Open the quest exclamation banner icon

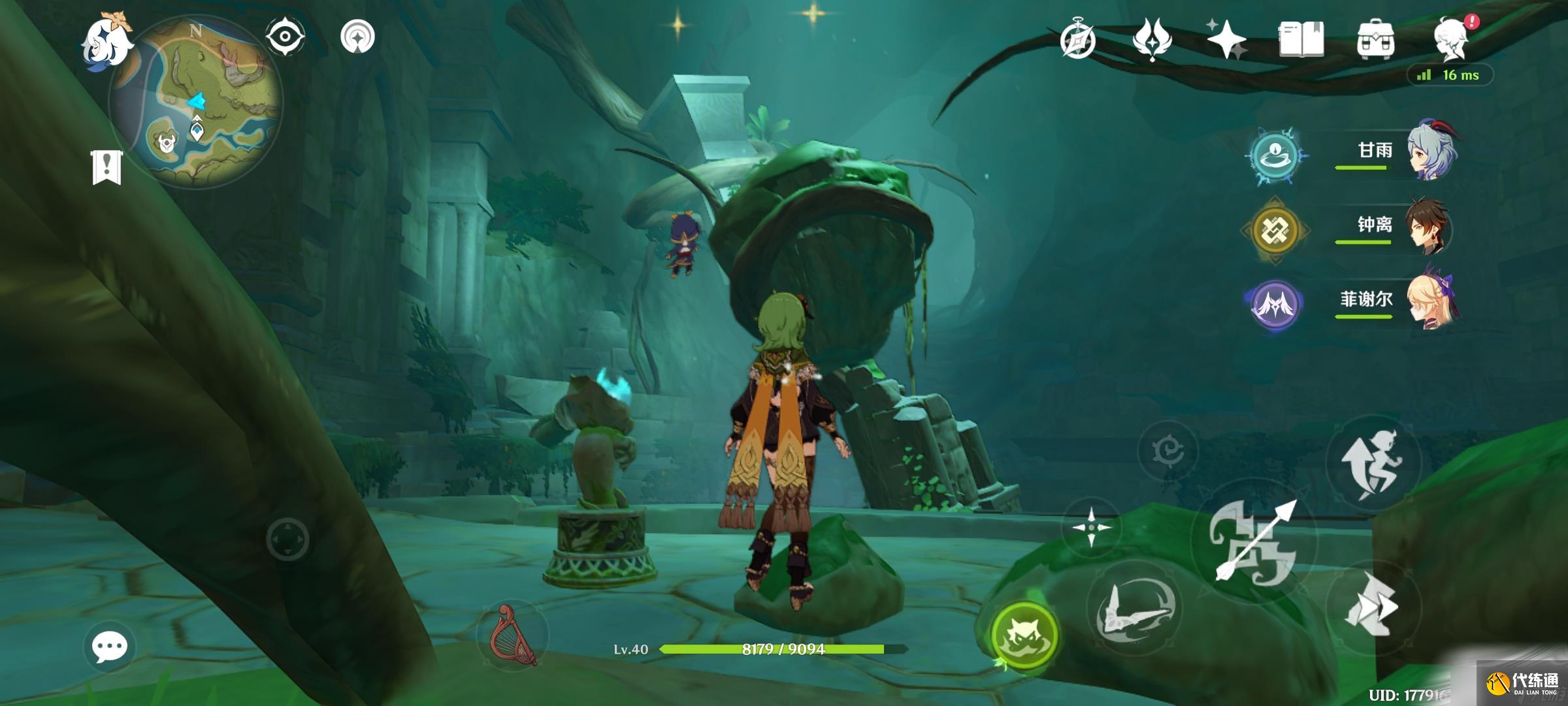[x=106, y=167]
